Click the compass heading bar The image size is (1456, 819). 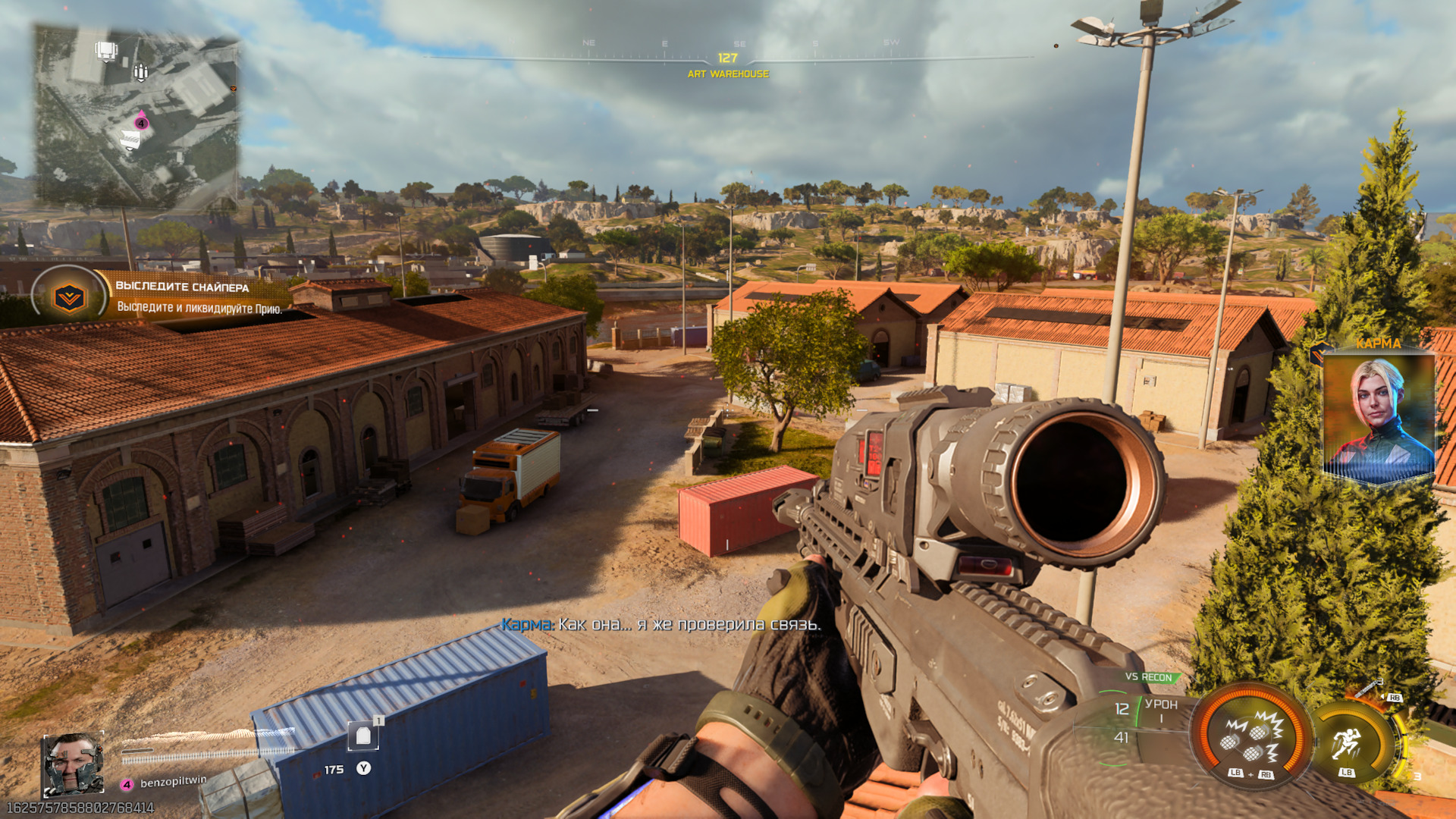[x=728, y=58]
